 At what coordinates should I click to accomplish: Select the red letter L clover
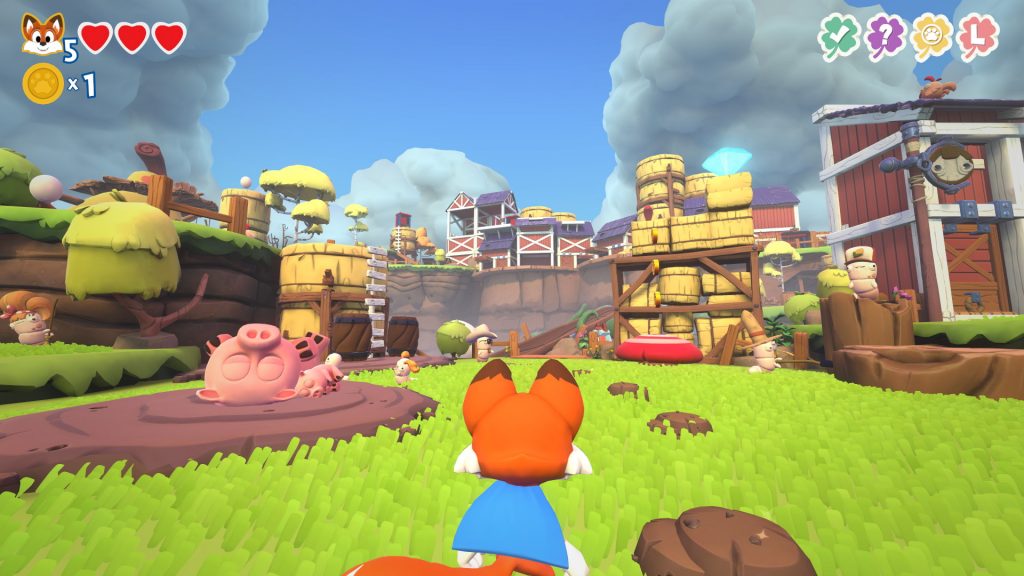click(978, 37)
